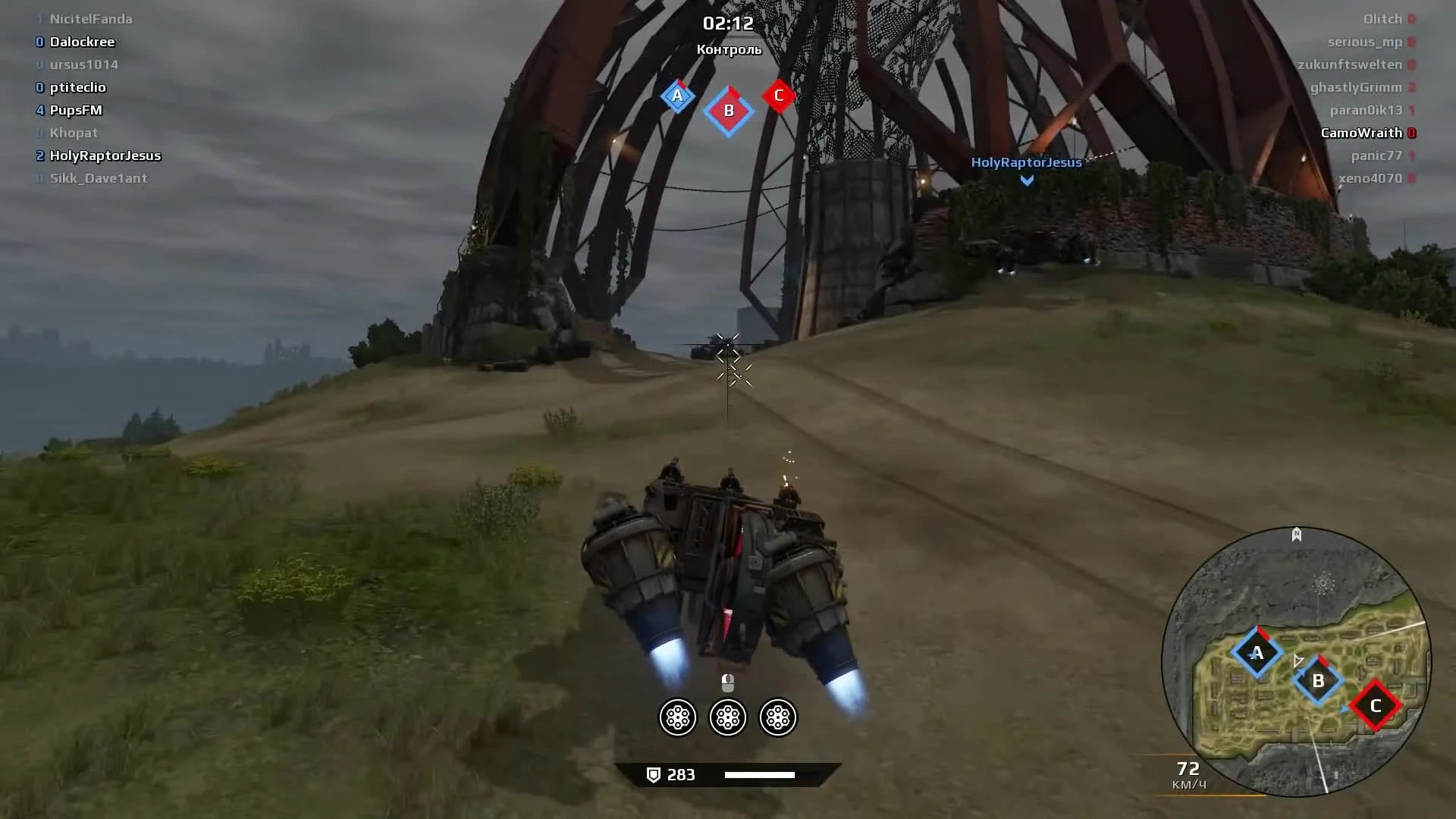Screen dimensions: 1456x819
Task: Select the first revolver cylinder weapon icon
Action: tap(677, 717)
